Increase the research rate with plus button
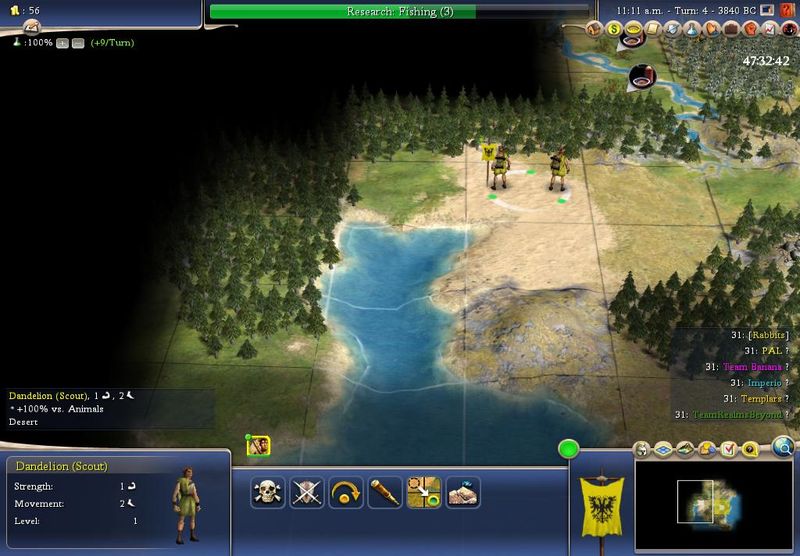Viewport: 800px width, 556px height. coord(62,43)
